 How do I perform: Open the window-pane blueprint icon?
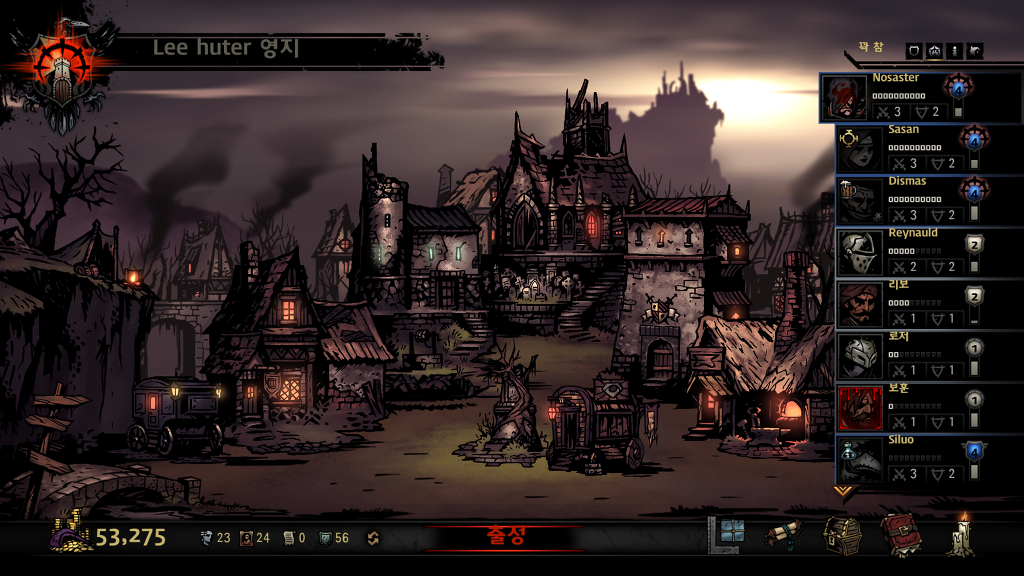click(x=728, y=535)
